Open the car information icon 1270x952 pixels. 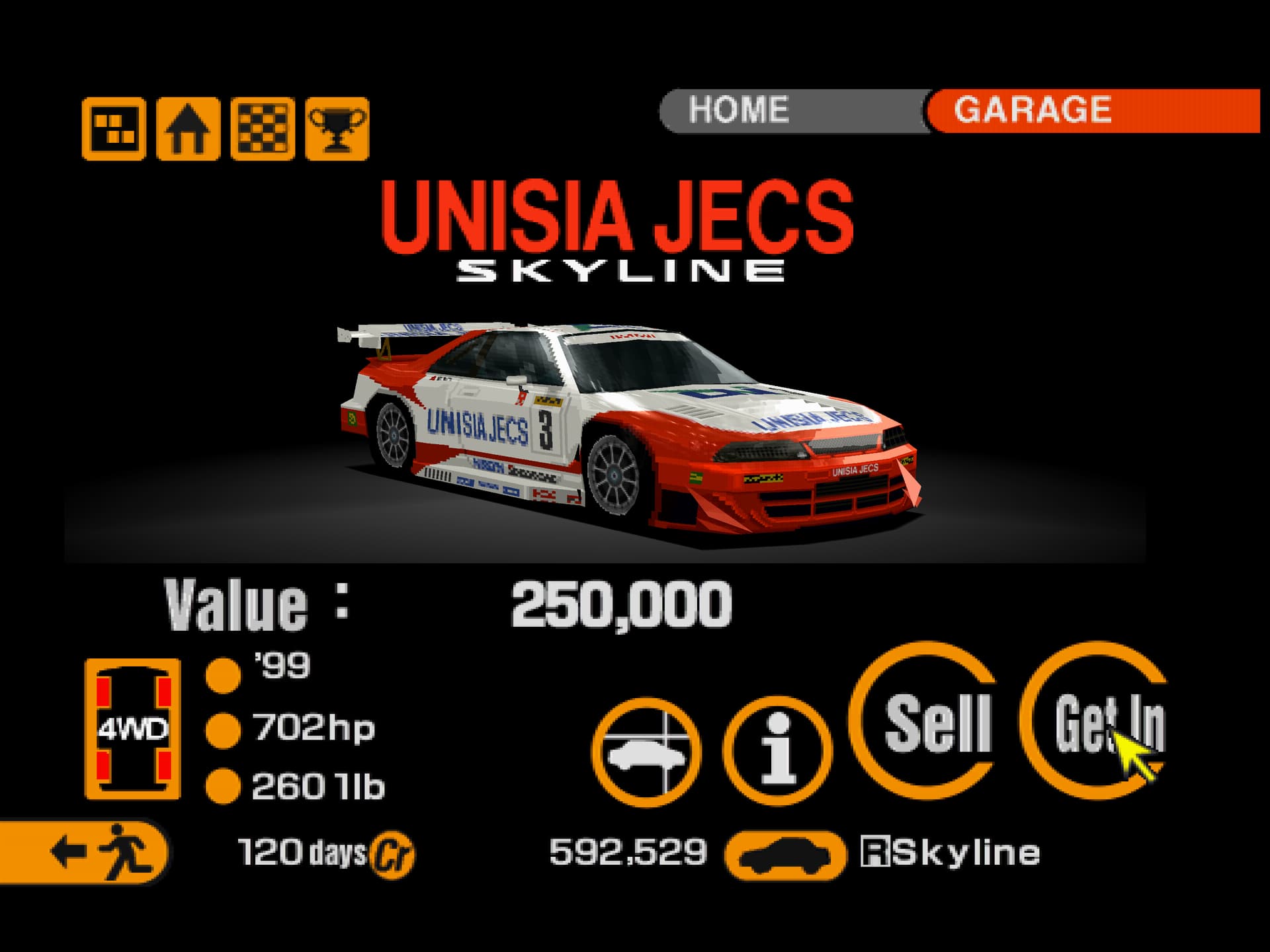click(777, 751)
